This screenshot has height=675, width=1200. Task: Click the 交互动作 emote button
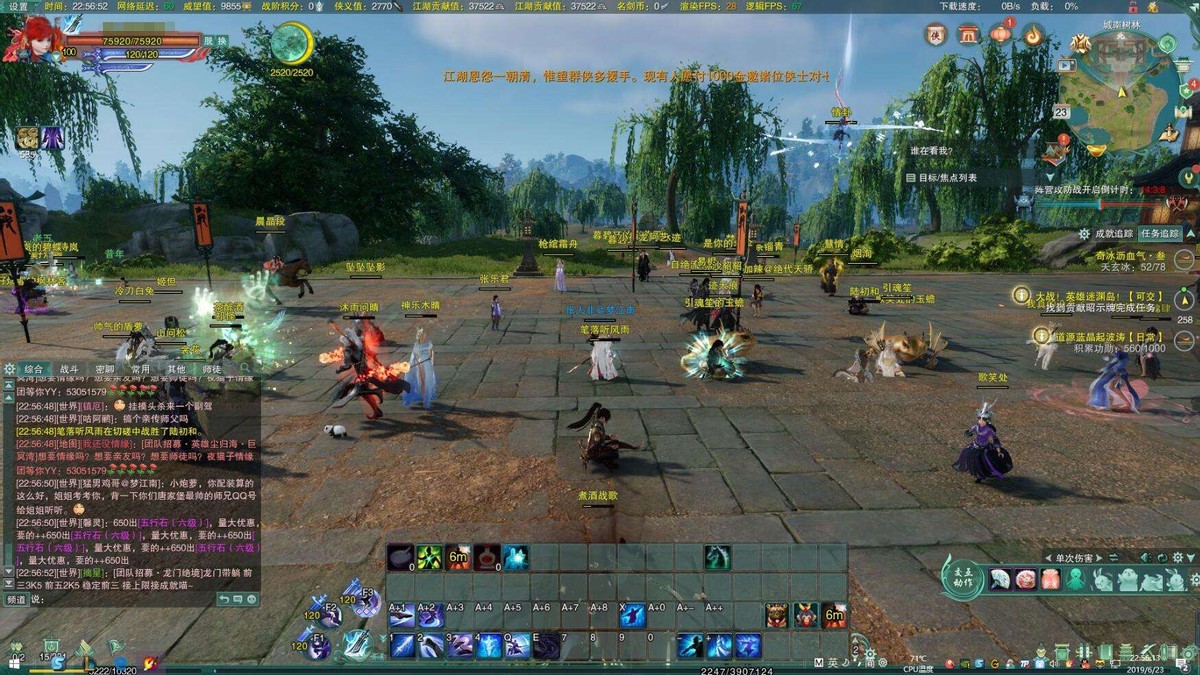coord(963,579)
